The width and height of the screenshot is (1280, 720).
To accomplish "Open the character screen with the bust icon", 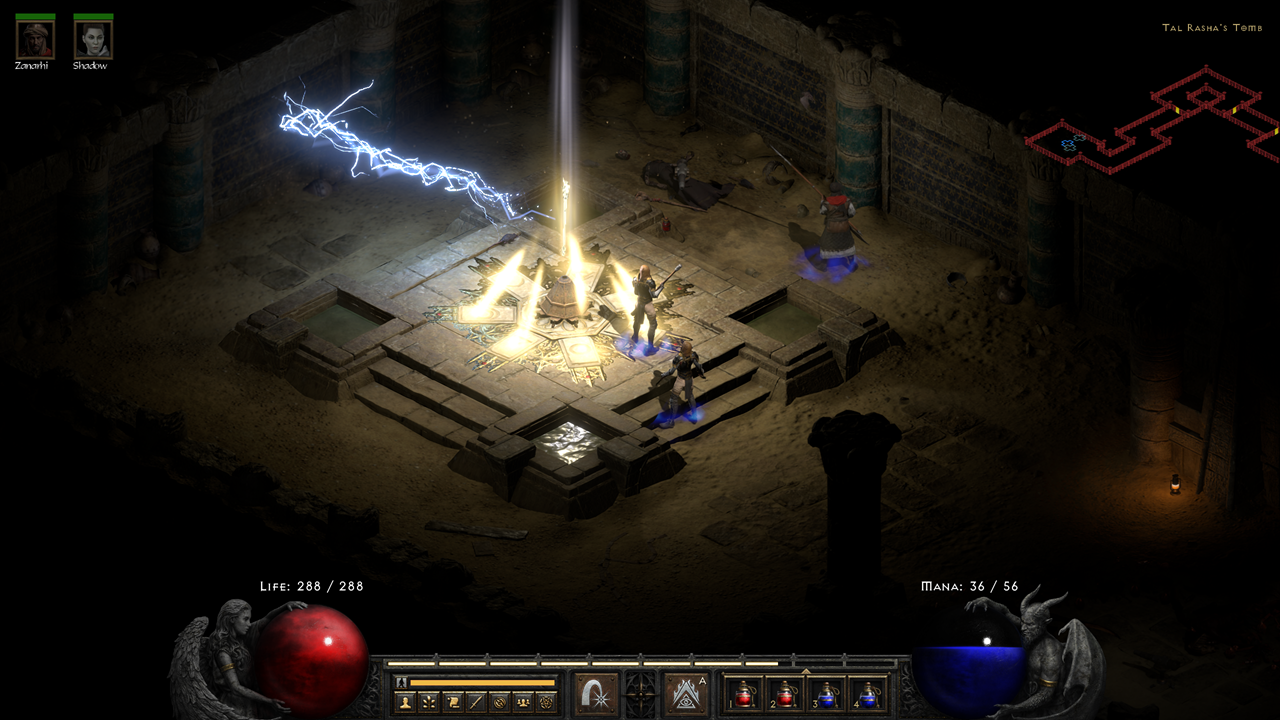I will click(406, 703).
